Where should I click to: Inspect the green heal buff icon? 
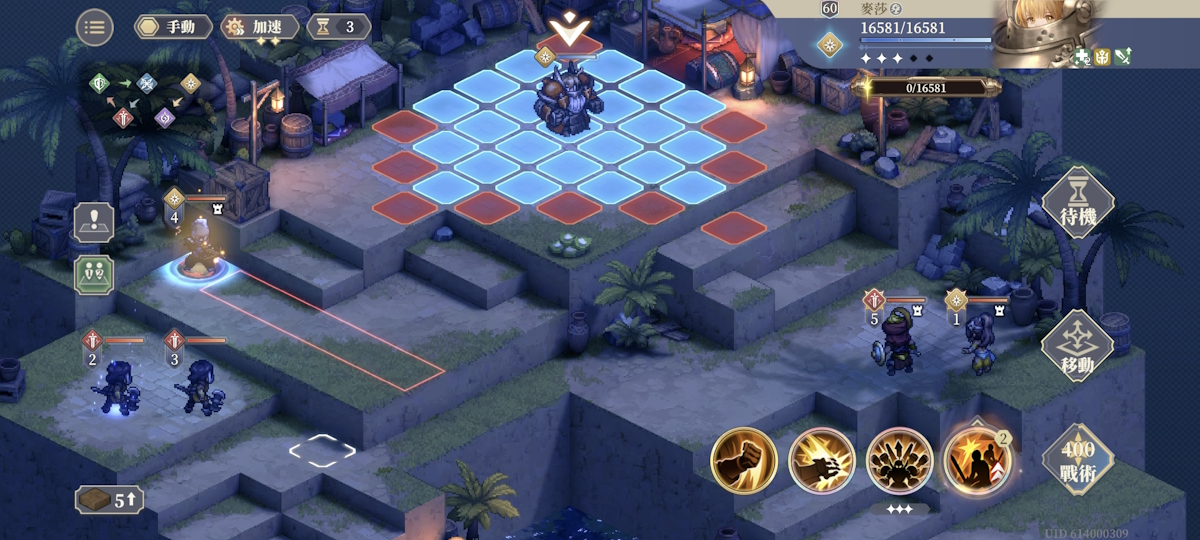point(1084,57)
